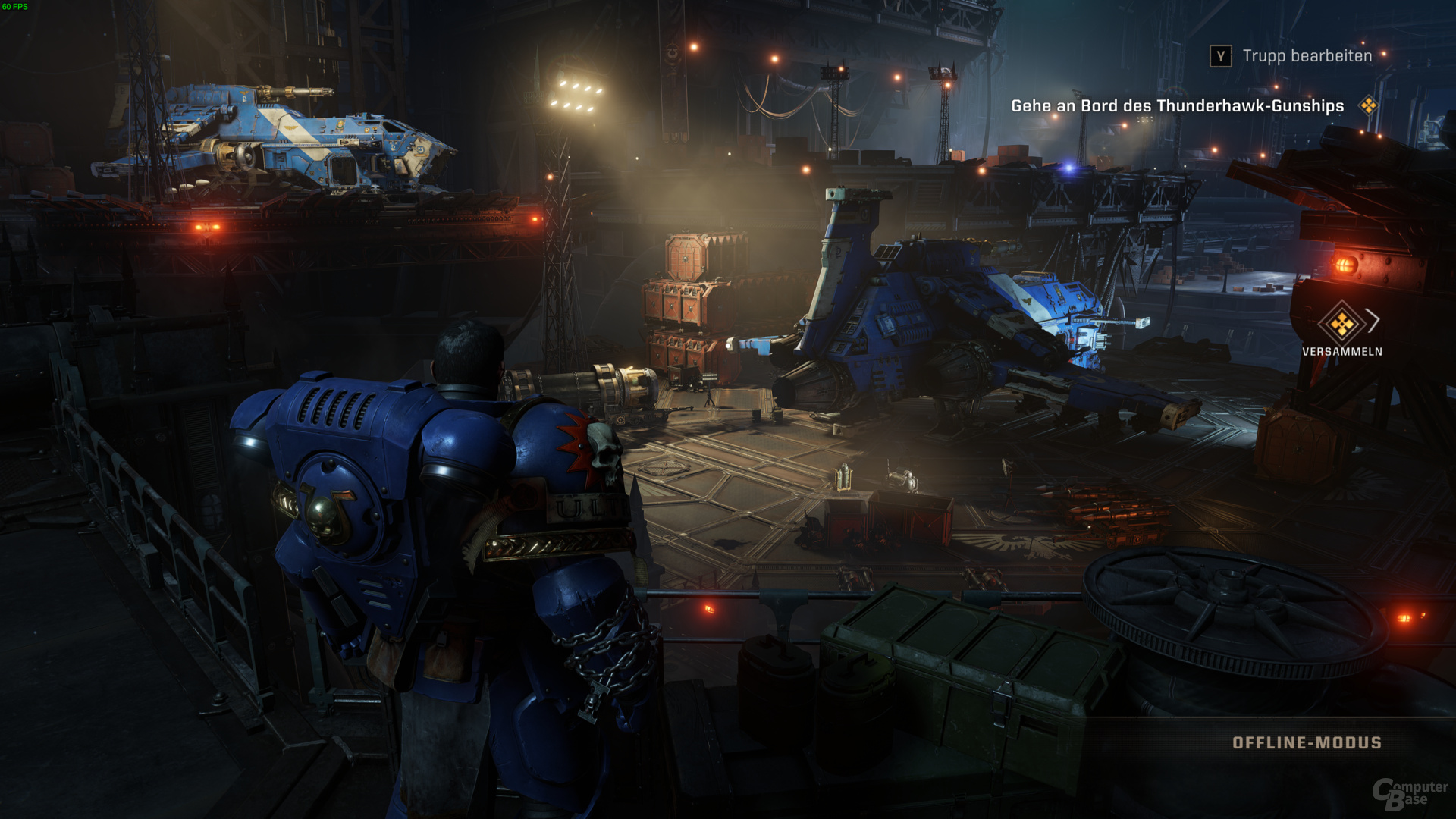
Task: Open the Thunderhawk-Gunship objective tracker
Action: pyautogui.click(x=1178, y=106)
